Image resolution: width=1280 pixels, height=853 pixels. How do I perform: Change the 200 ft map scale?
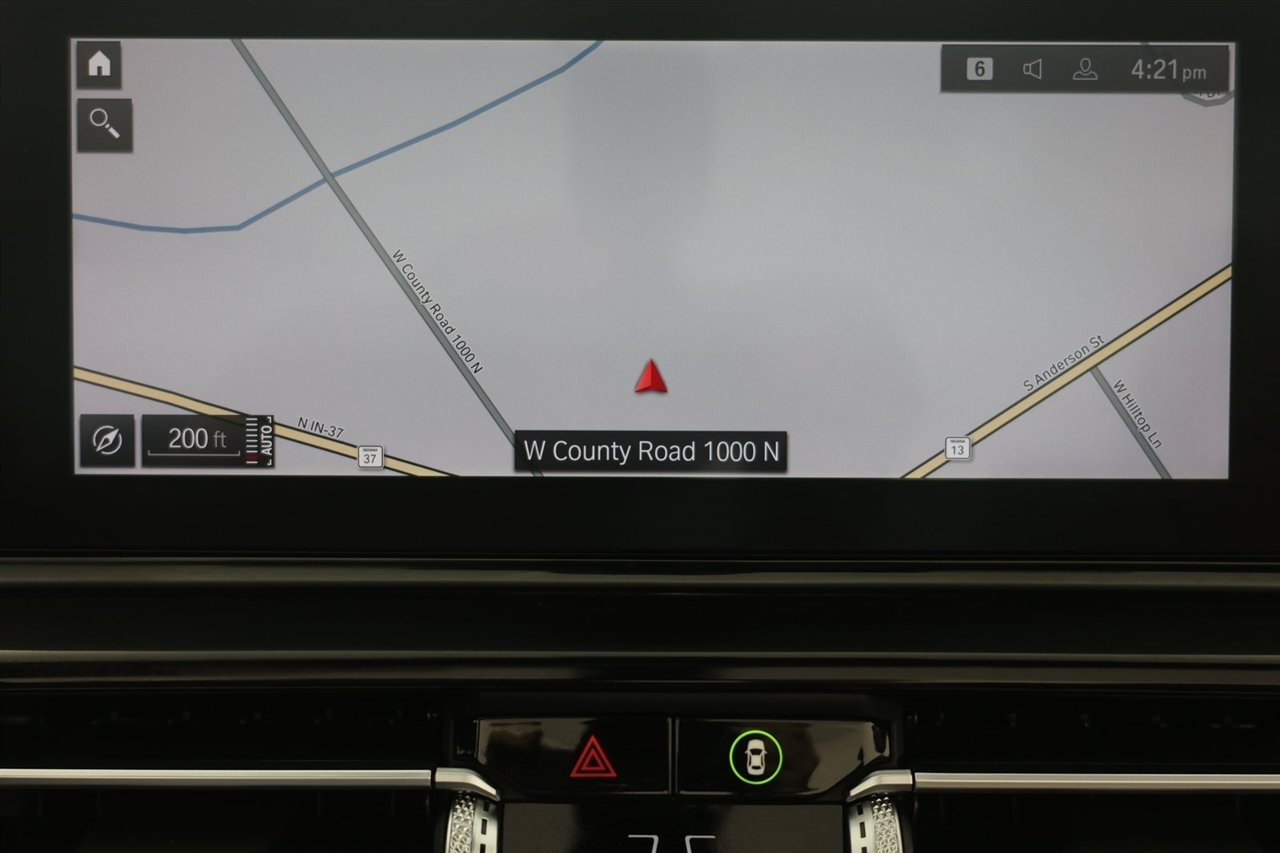coord(198,440)
